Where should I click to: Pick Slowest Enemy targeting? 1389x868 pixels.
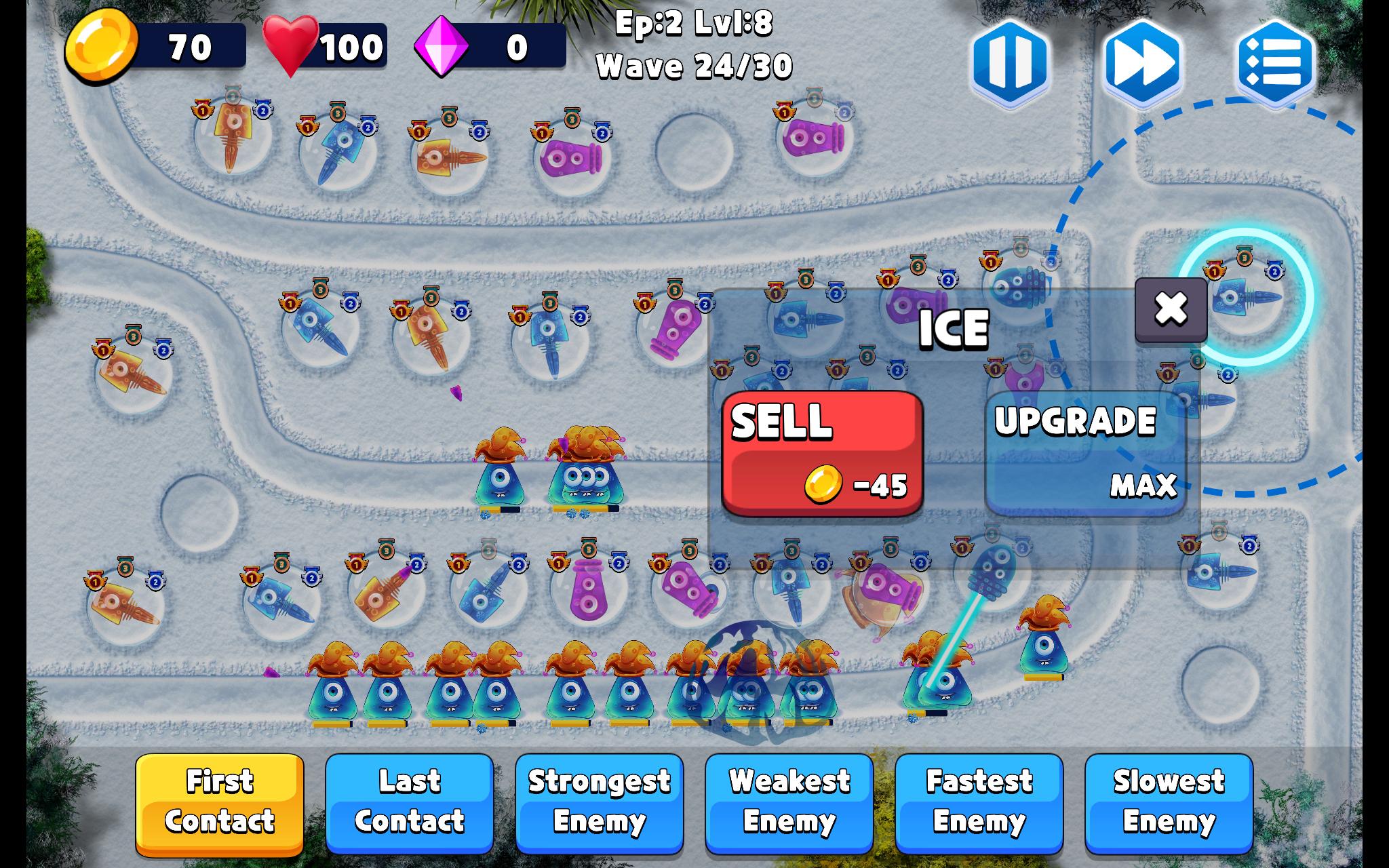(1169, 802)
